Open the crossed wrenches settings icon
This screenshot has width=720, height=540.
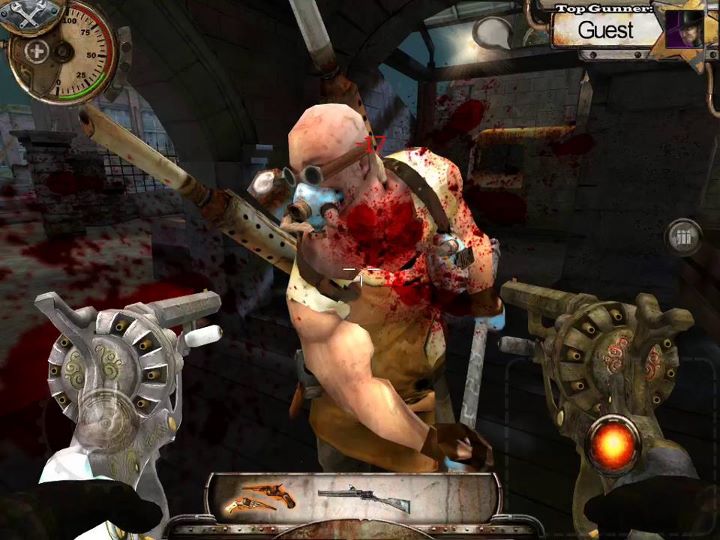[20, 13]
